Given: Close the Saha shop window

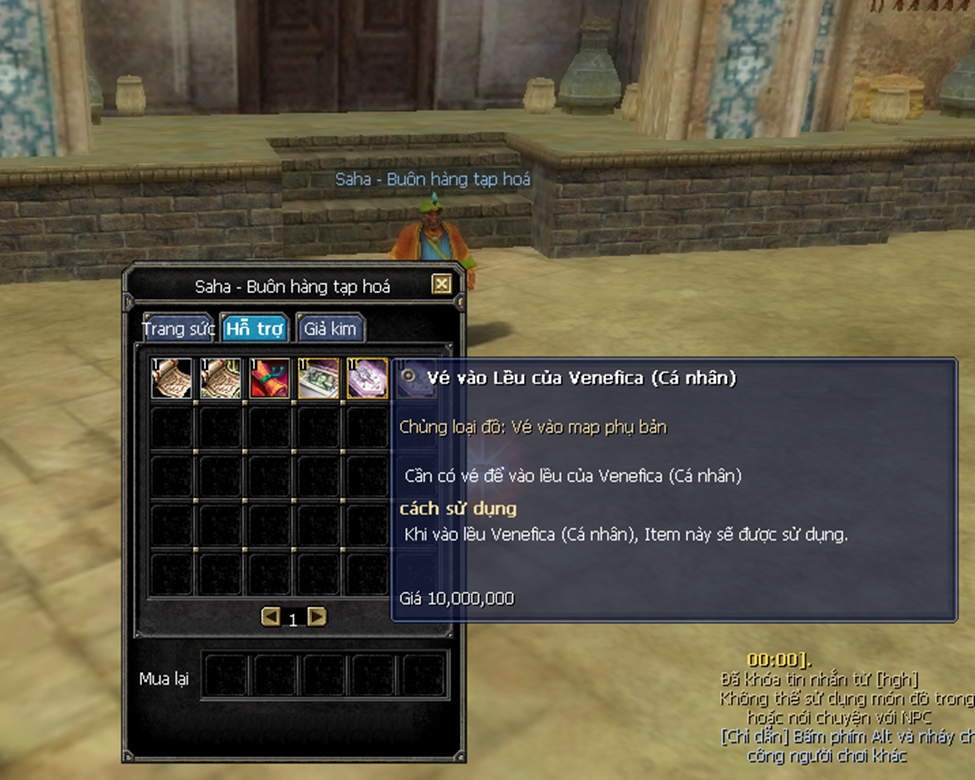Looking at the screenshot, I should (x=441, y=285).
